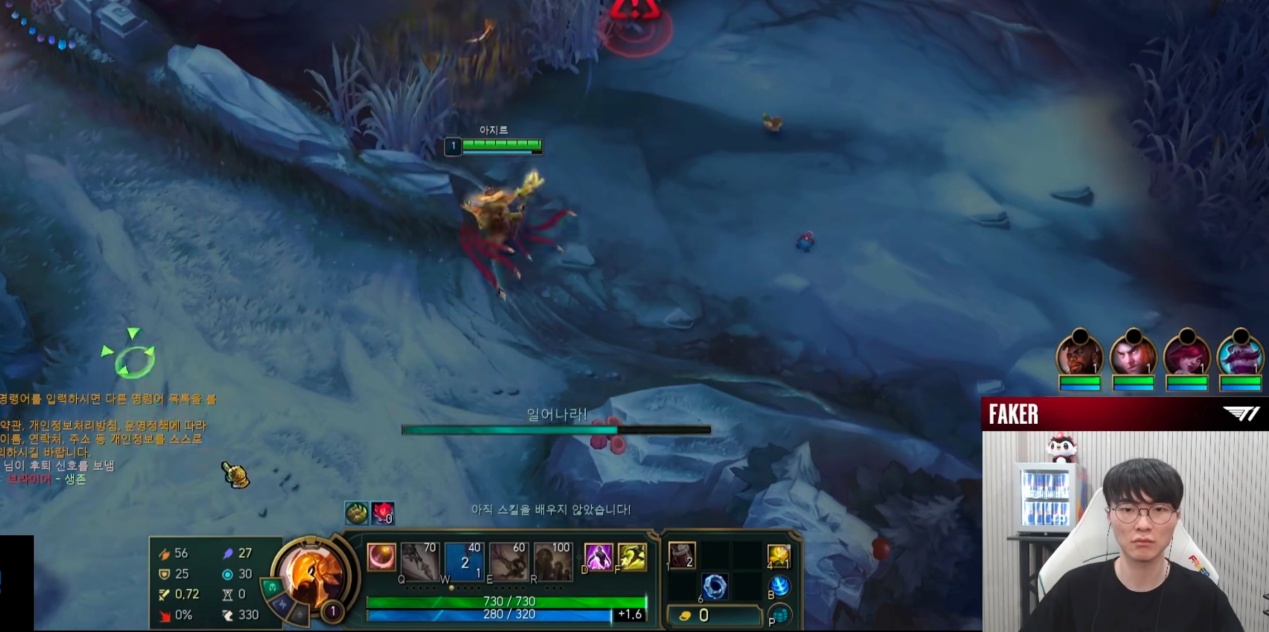1269x632 pixels.
Task: Select the Emperor's Divide R ultimate
Action: (x=552, y=562)
